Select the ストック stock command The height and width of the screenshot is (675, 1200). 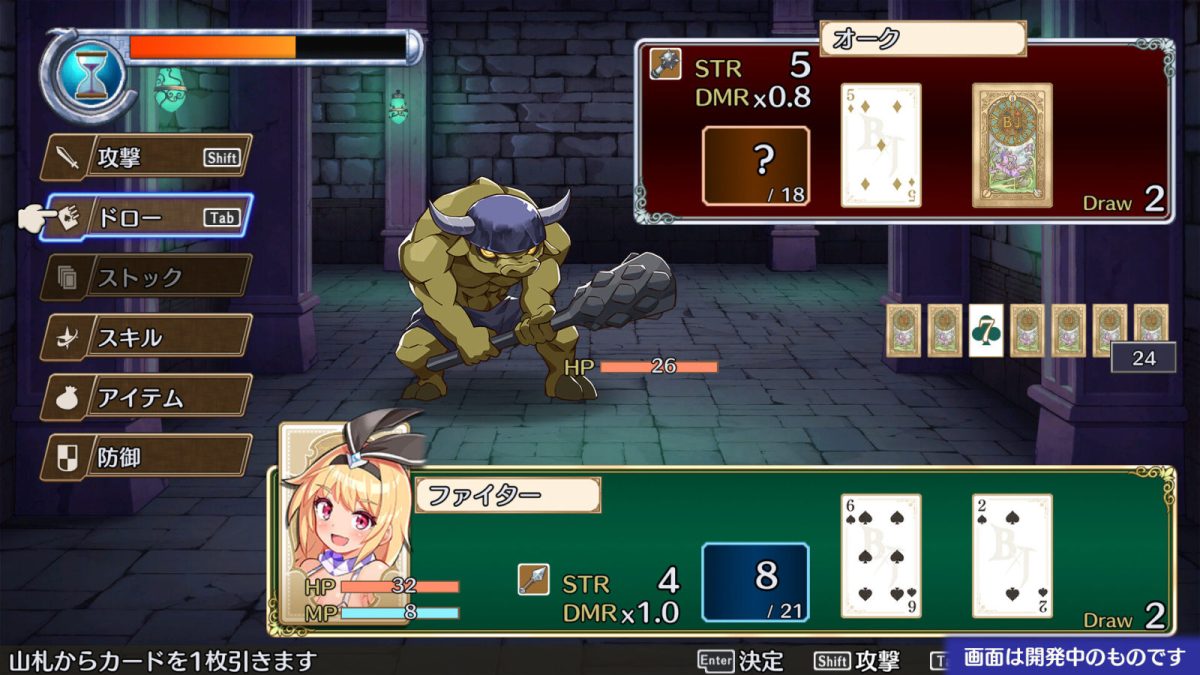click(x=146, y=277)
